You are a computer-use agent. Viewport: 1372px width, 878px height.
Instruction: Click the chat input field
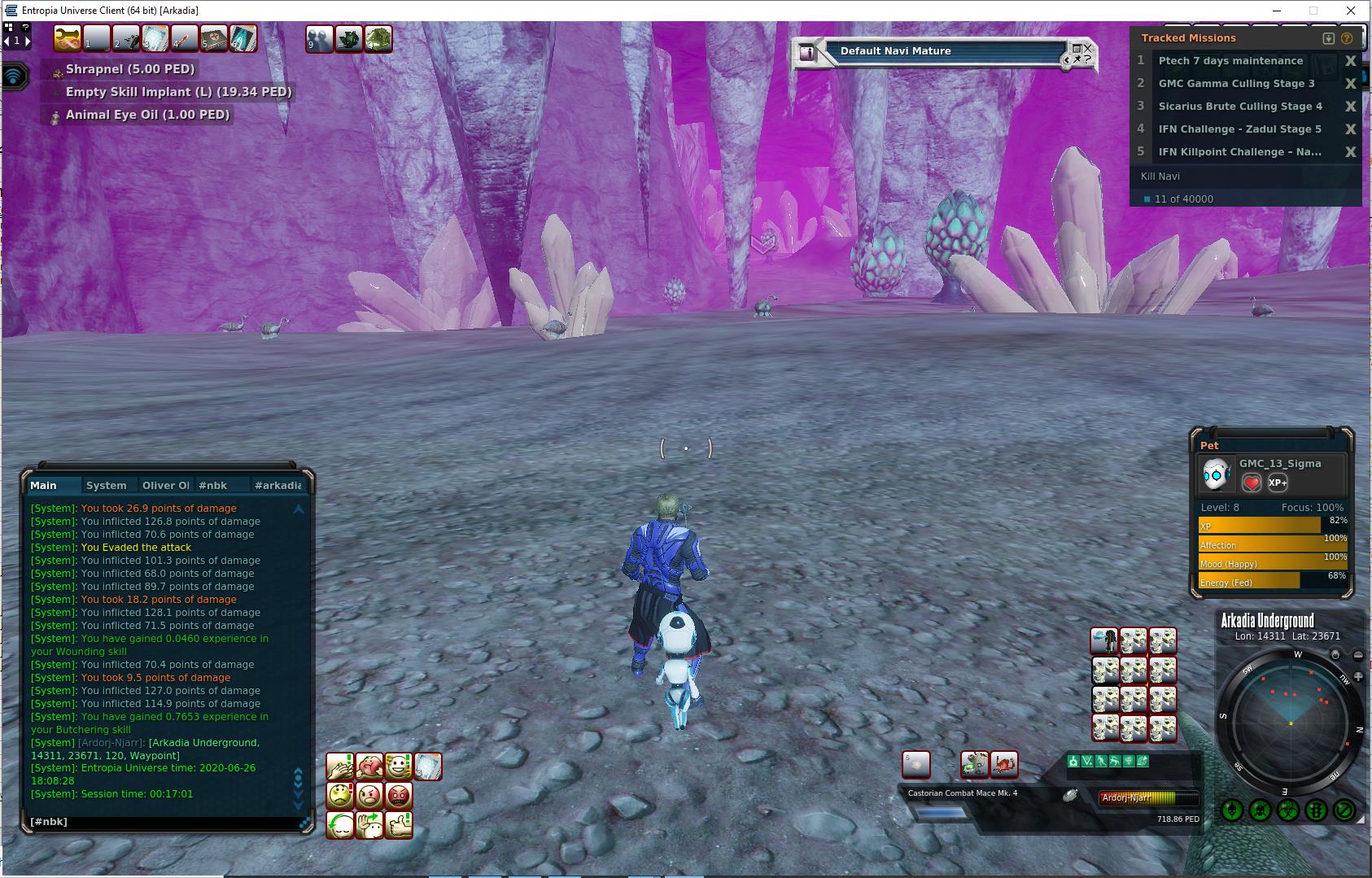(163, 822)
